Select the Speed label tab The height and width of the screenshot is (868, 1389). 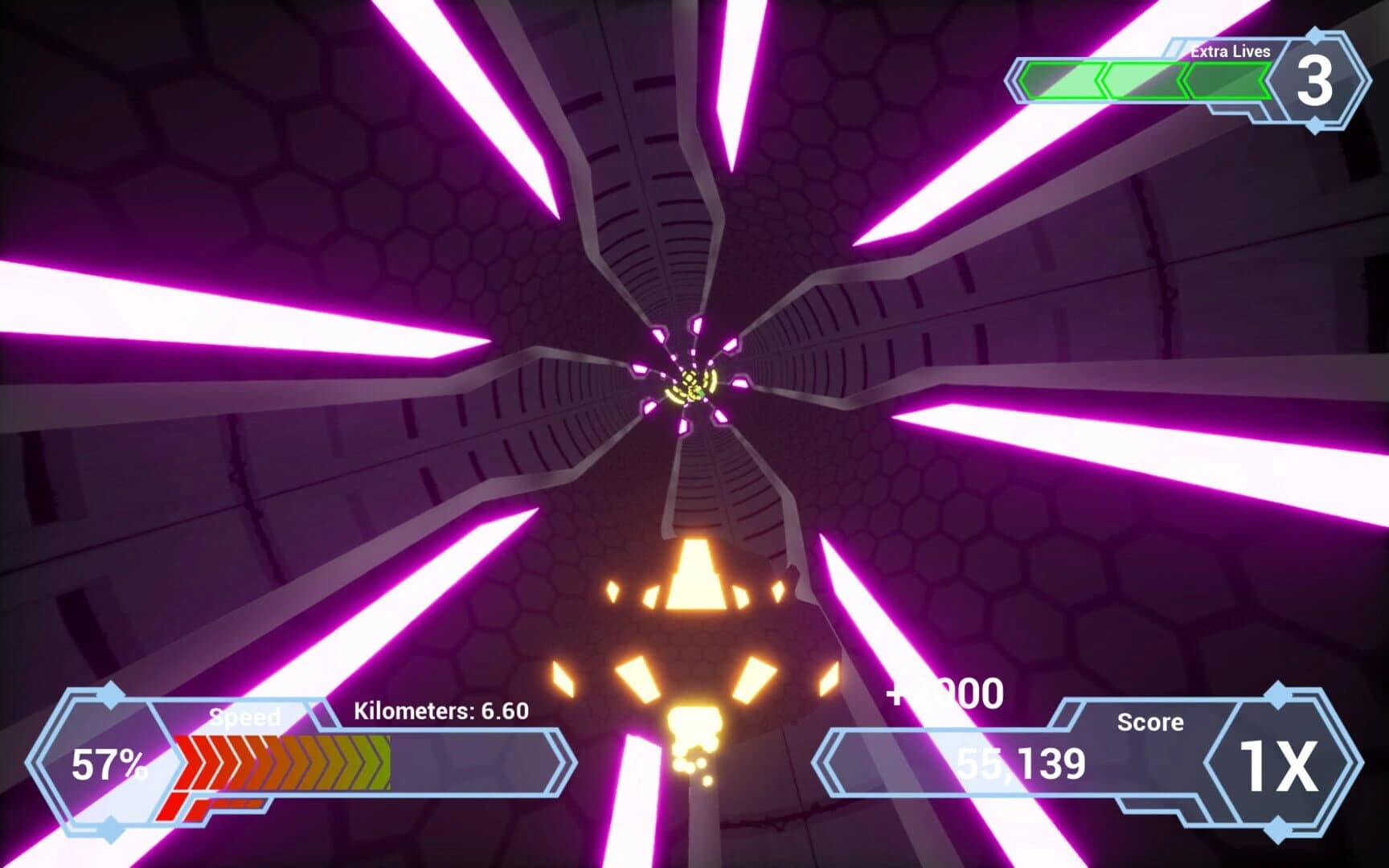[245, 715]
